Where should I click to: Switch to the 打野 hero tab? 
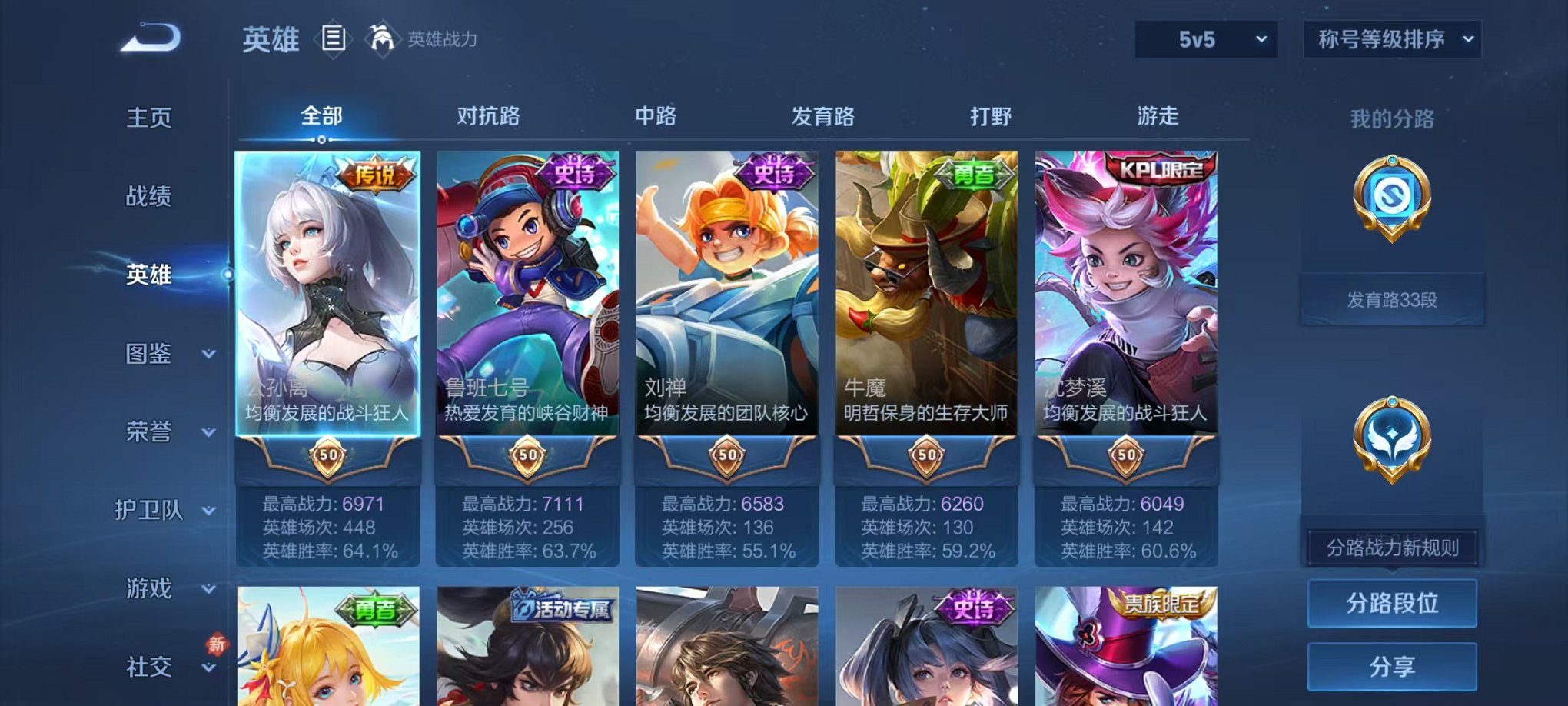pyautogui.click(x=988, y=116)
